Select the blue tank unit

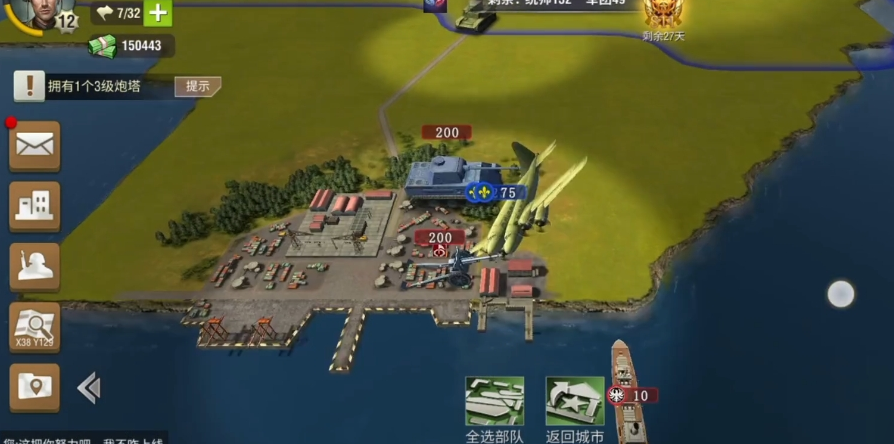442,178
